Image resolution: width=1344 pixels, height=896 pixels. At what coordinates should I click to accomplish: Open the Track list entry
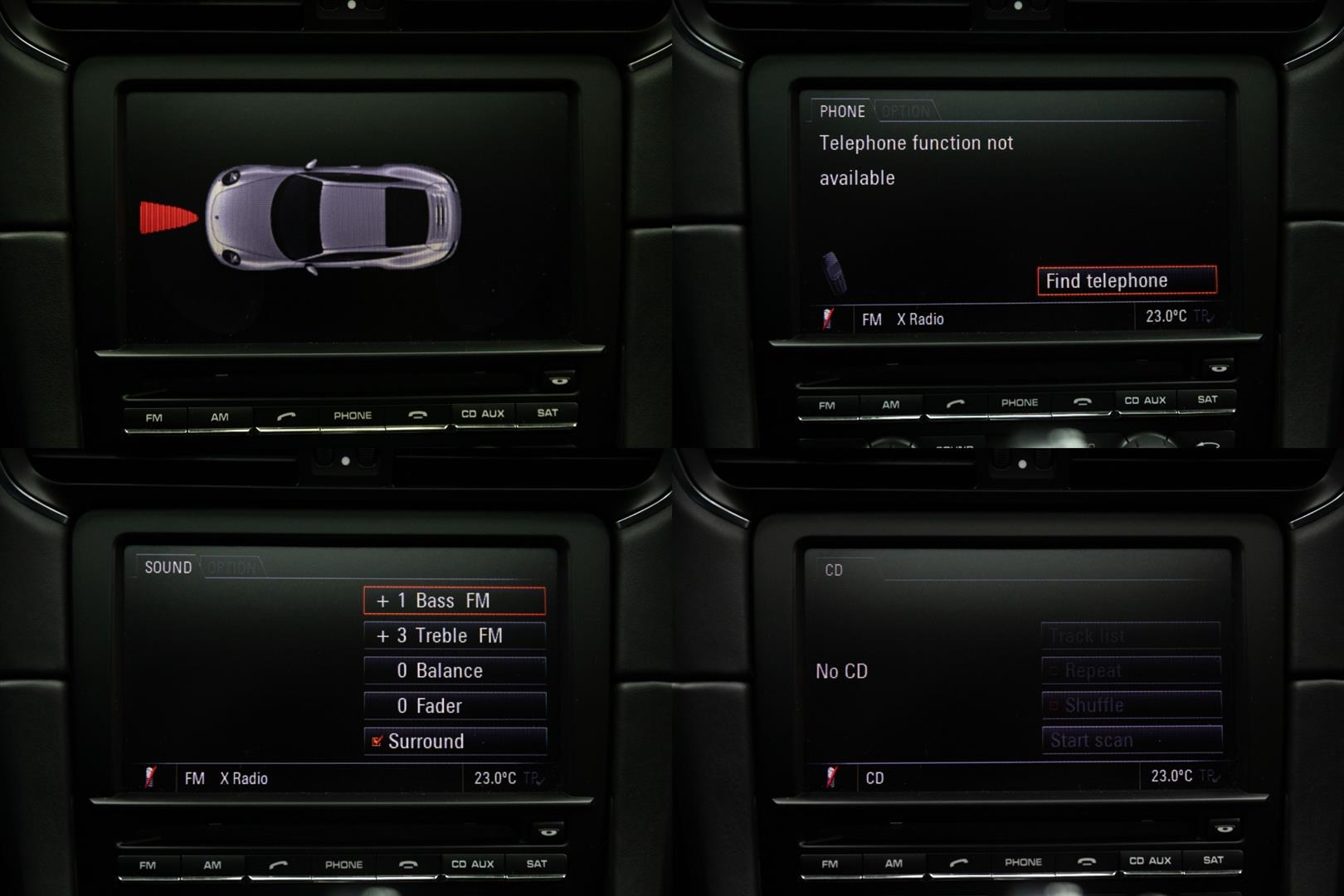tap(1130, 636)
